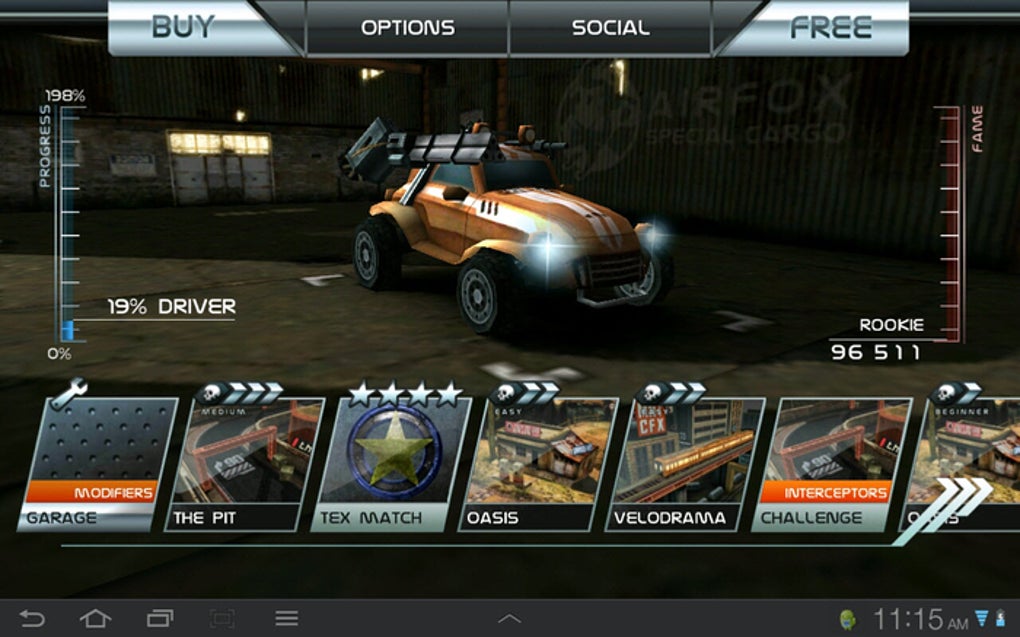Tap the Android back button
This screenshot has width=1020, height=637.
point(32,619)
